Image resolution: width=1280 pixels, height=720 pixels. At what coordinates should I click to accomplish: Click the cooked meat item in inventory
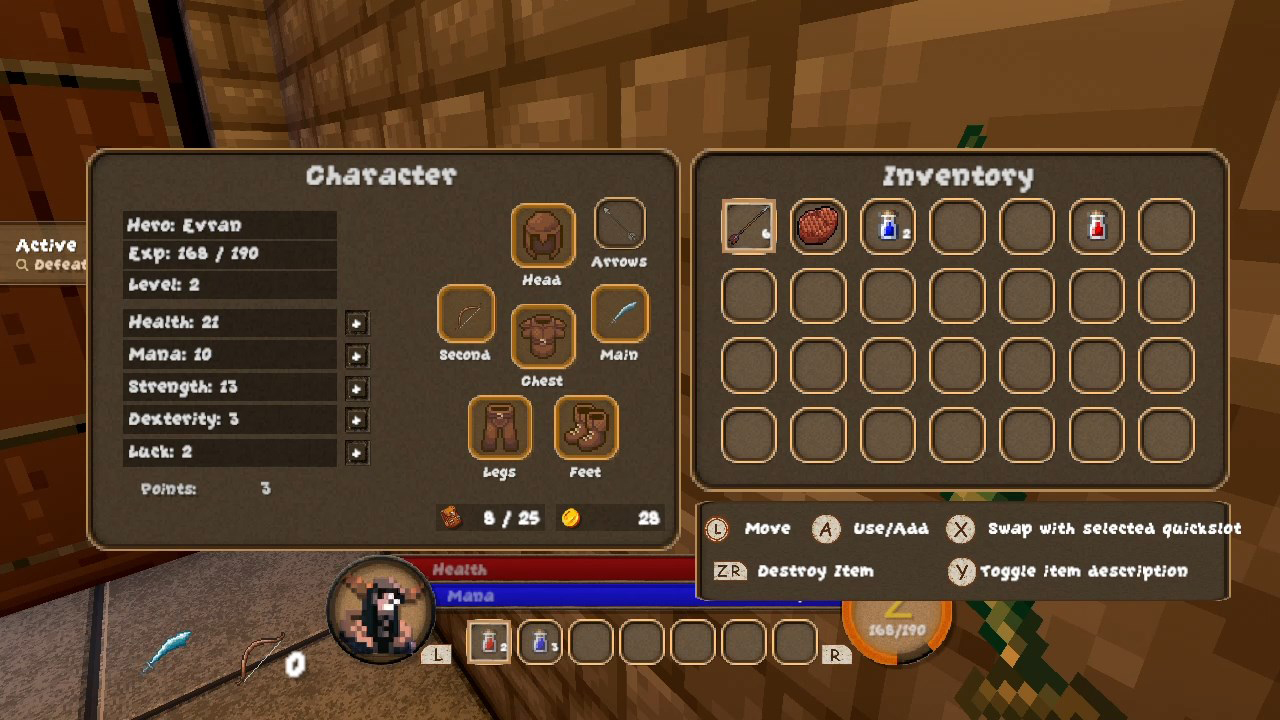pos(818,226)
